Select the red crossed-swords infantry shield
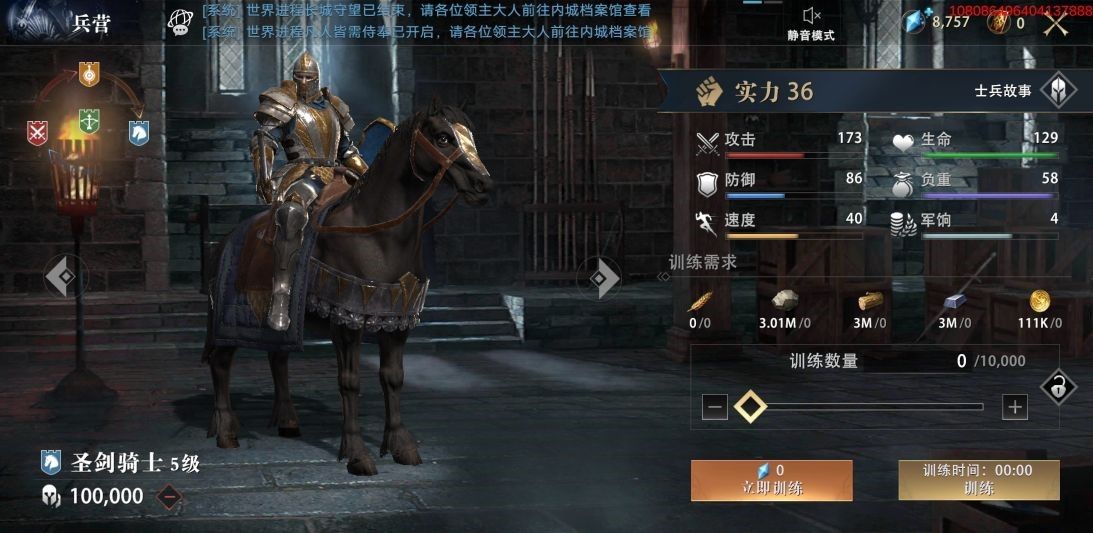Image resolution: width=1093 pixels, height=533 pixels. tap(38, 132)
